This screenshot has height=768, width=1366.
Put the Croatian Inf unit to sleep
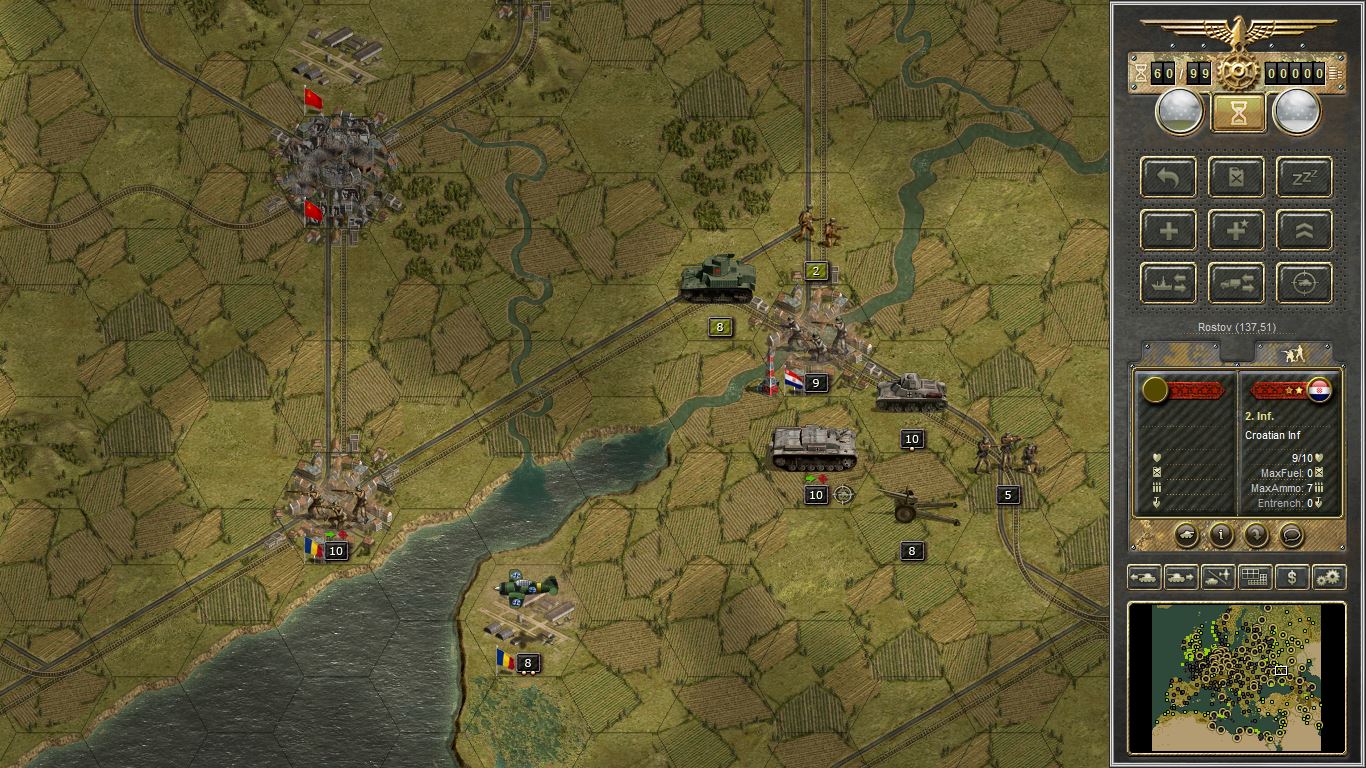(x=1303, y=177)
